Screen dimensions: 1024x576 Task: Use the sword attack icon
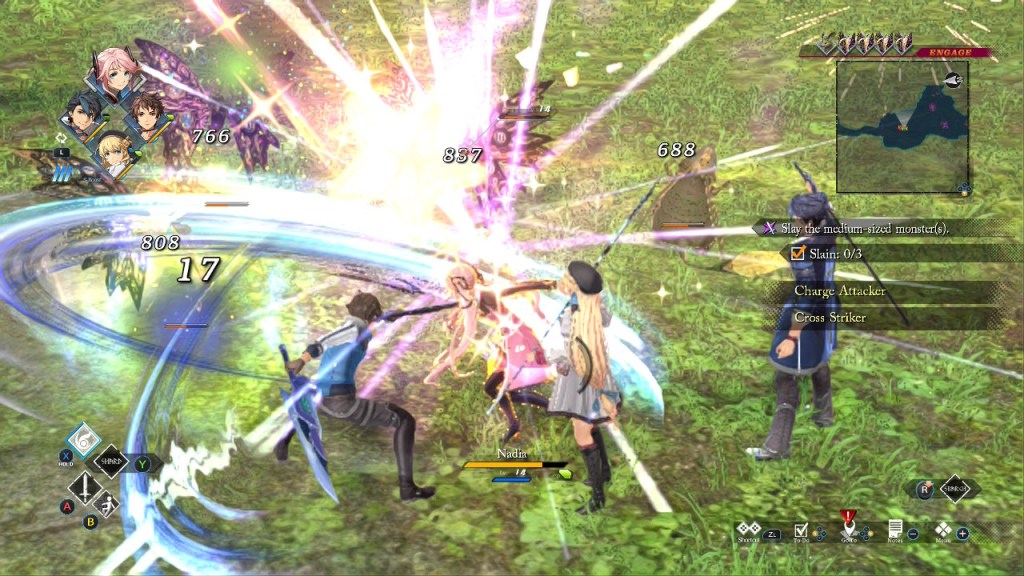tap(84, 488)
